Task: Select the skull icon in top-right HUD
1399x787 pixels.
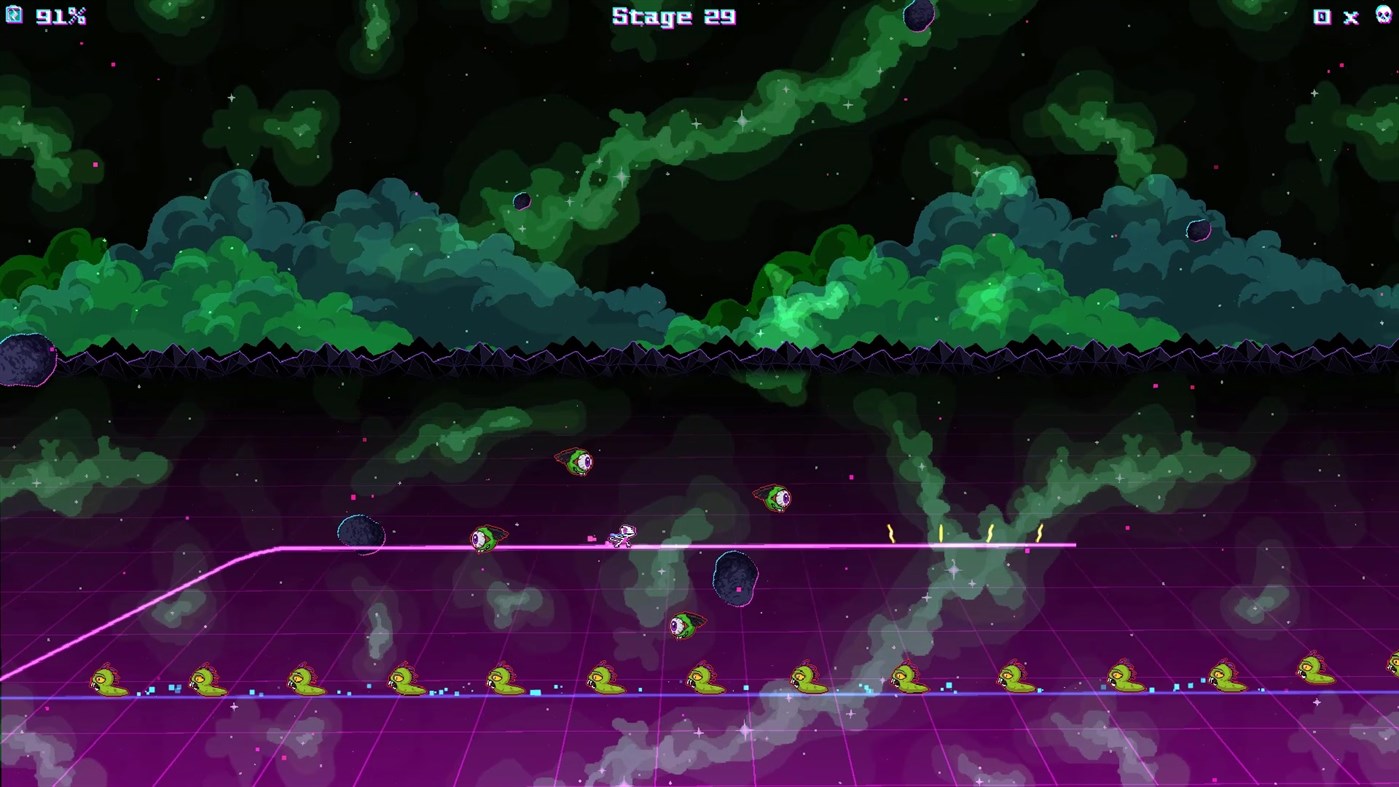Action: coord(1383,16)
